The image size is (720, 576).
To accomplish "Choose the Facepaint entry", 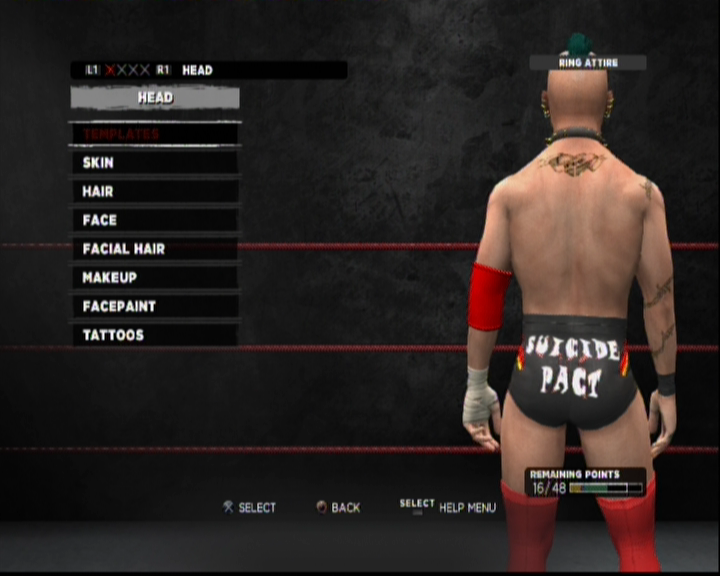I will click(x=154, y=306).
